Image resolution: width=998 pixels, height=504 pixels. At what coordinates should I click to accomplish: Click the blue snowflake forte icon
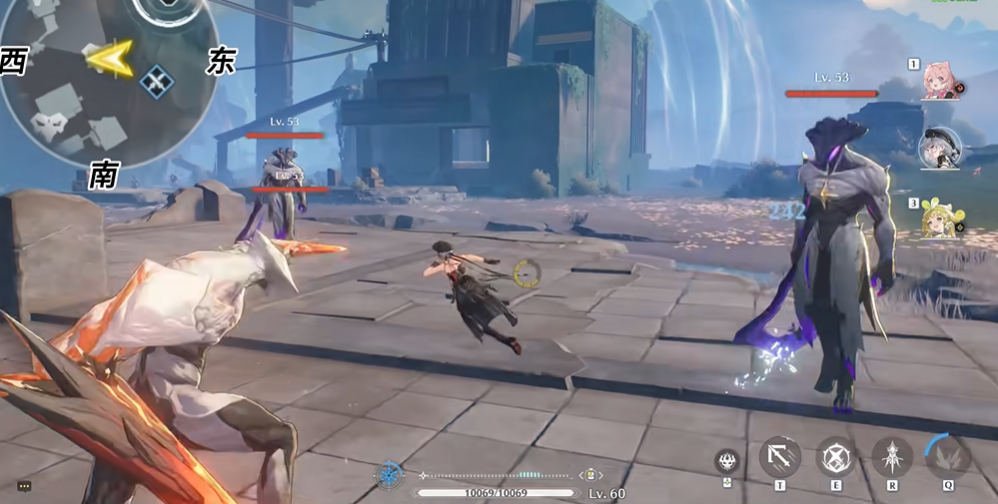(389, 475)
